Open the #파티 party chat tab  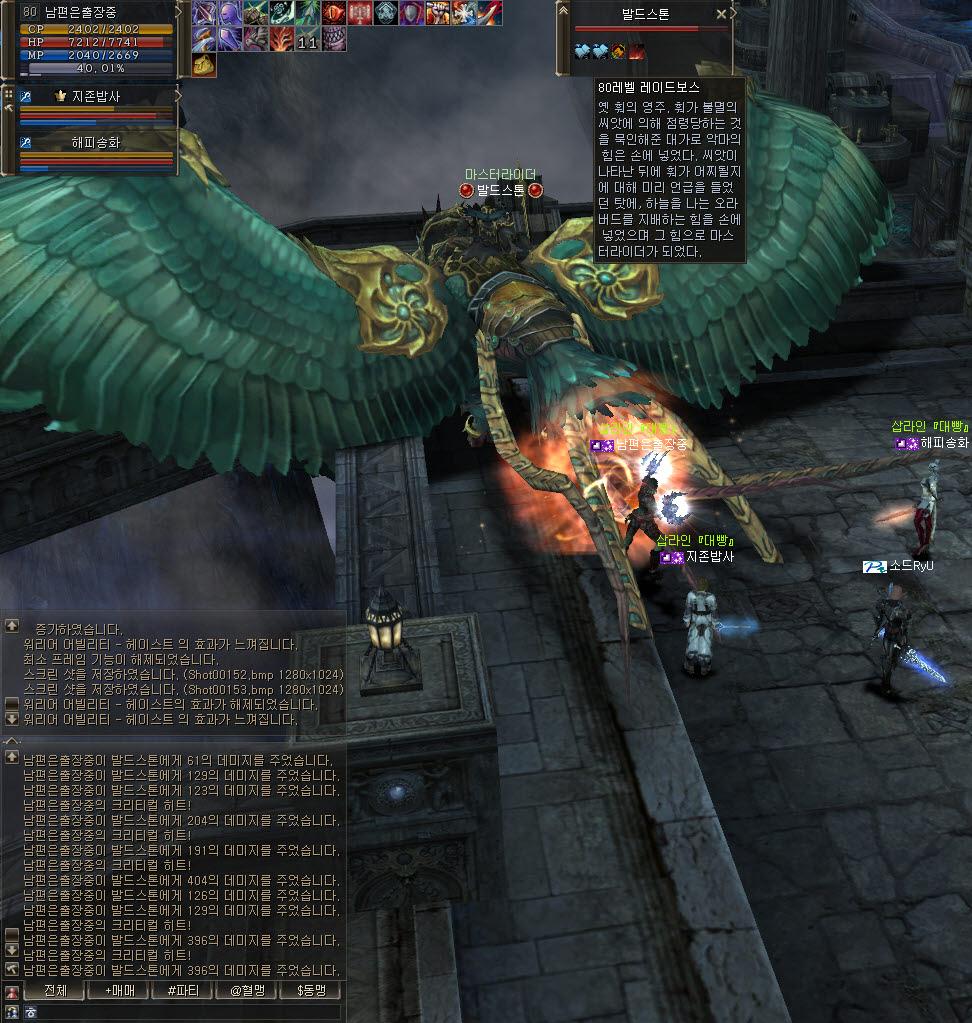pos(183,991)
